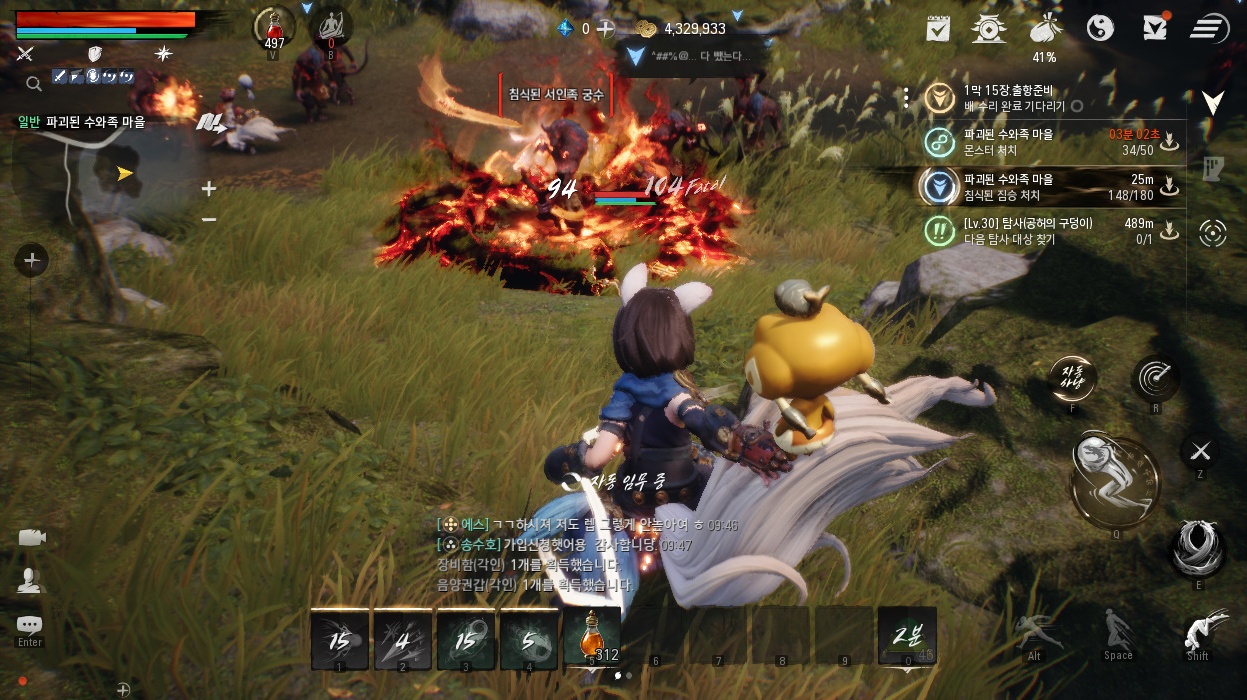Open the yin-yang symbol menu

coord(1100,28)
